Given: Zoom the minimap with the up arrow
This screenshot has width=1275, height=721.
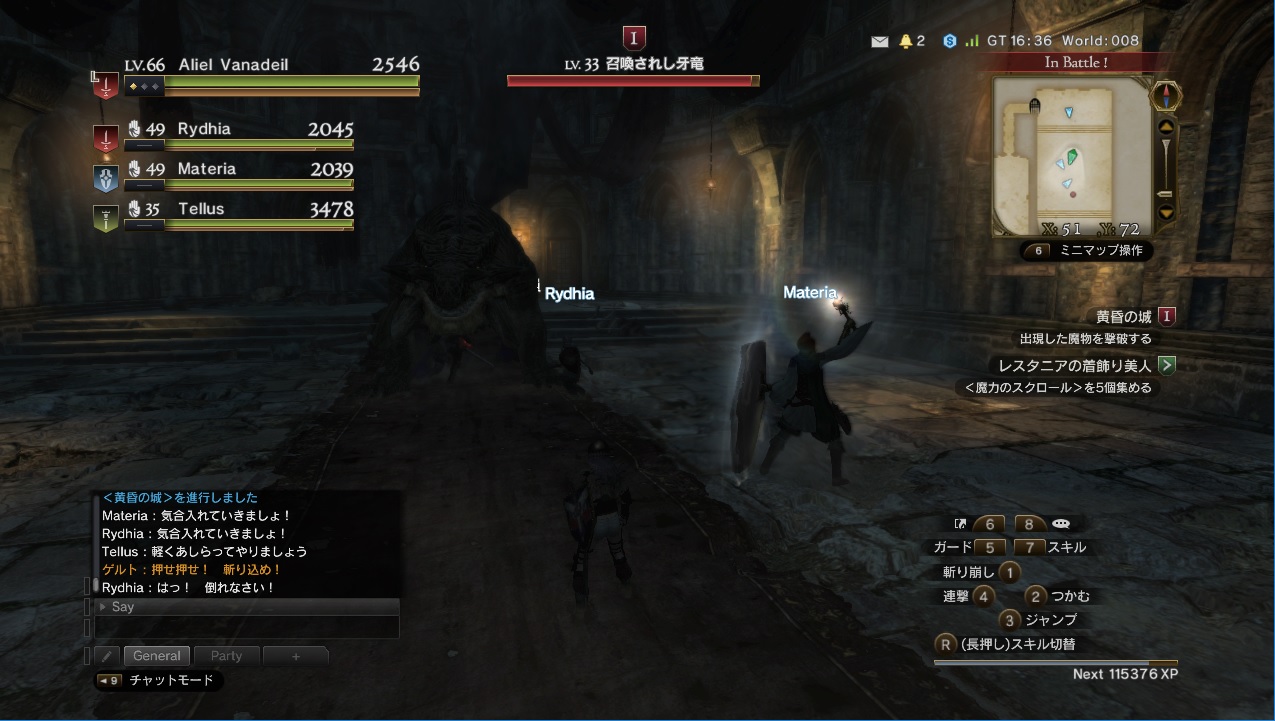Looking at the screenshot, I should (x=1165, y=127).
